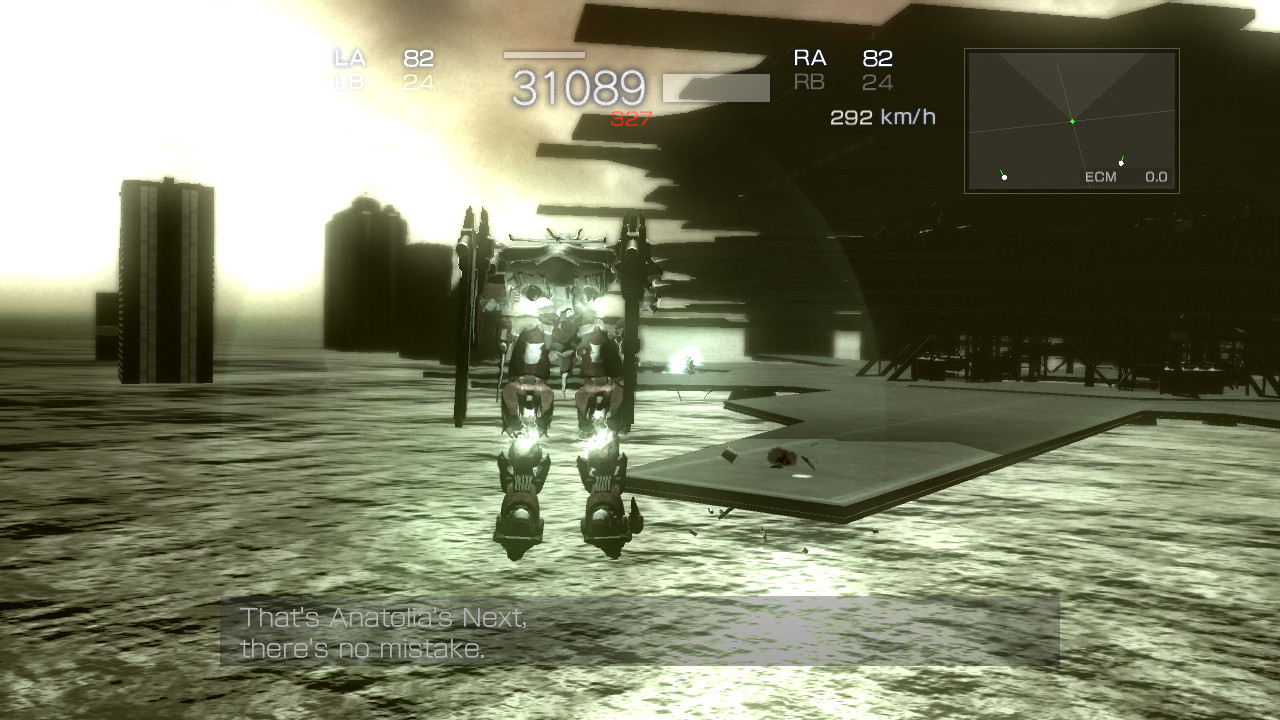Click the white ally blip on the radar left
This screenshot has height=720, width=1280.
[x=1002, y=178]
